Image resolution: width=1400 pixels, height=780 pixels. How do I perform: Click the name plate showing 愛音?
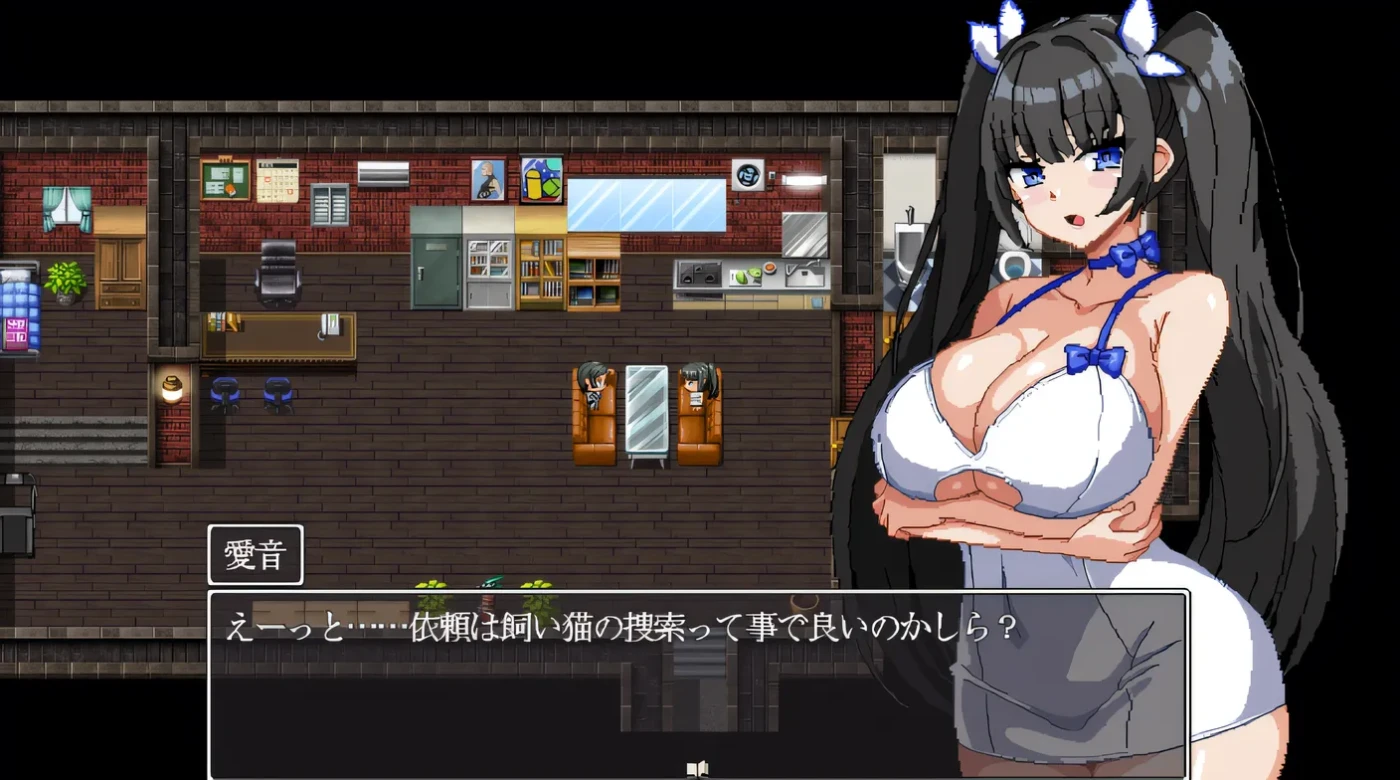click(x=255, y=554)
